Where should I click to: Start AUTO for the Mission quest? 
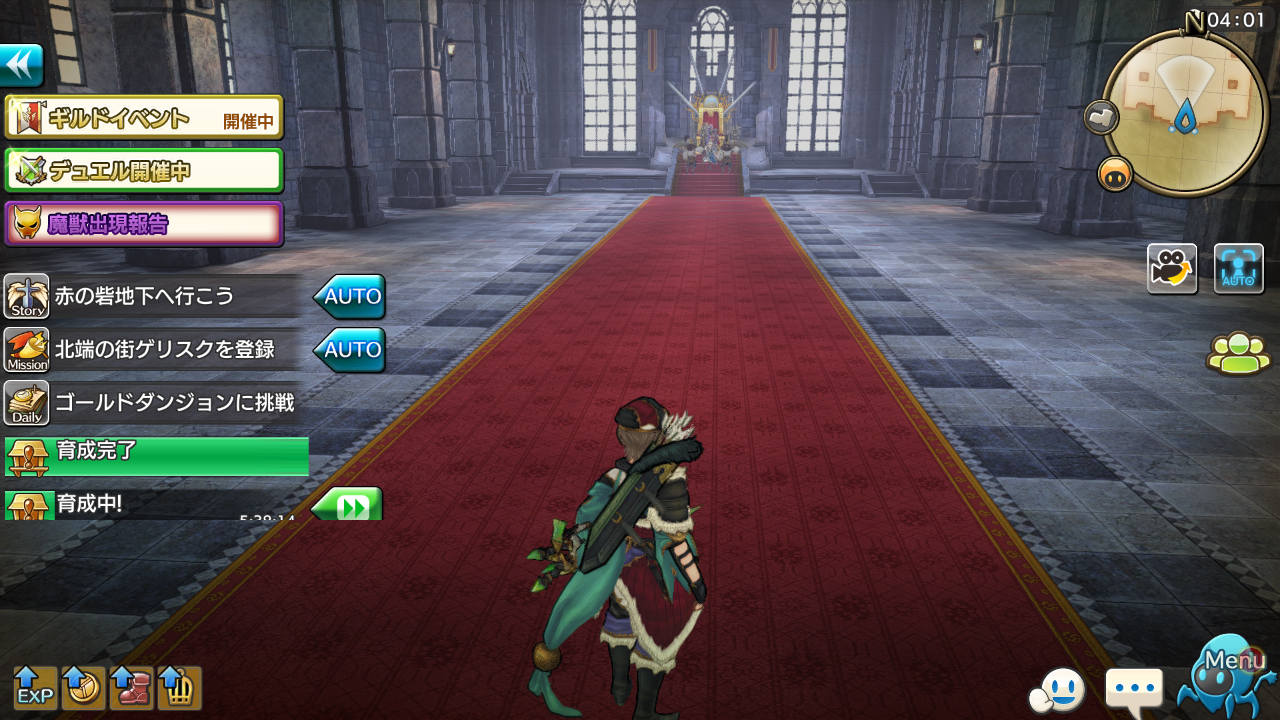click(x=350, y=350)
